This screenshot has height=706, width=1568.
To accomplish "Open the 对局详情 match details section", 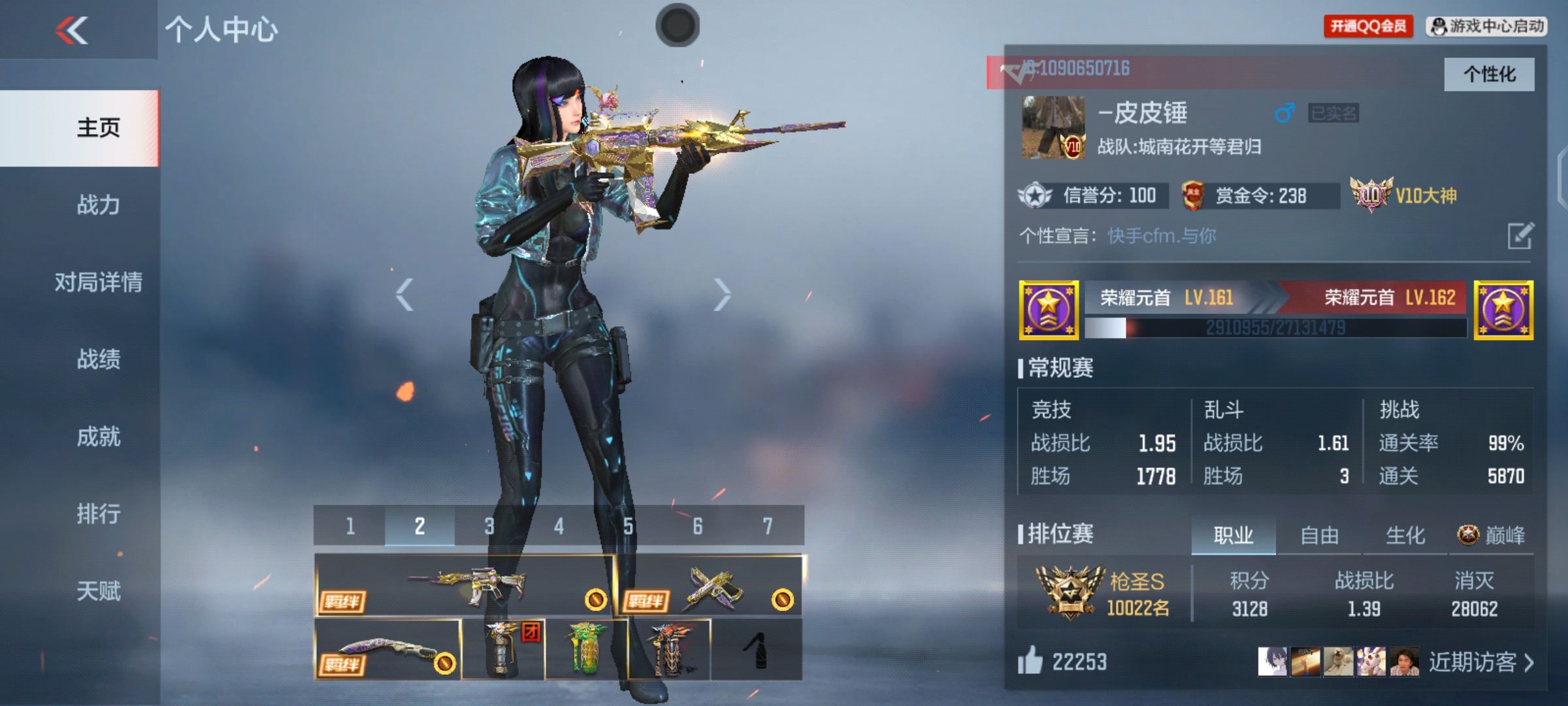I will [98, 282].
